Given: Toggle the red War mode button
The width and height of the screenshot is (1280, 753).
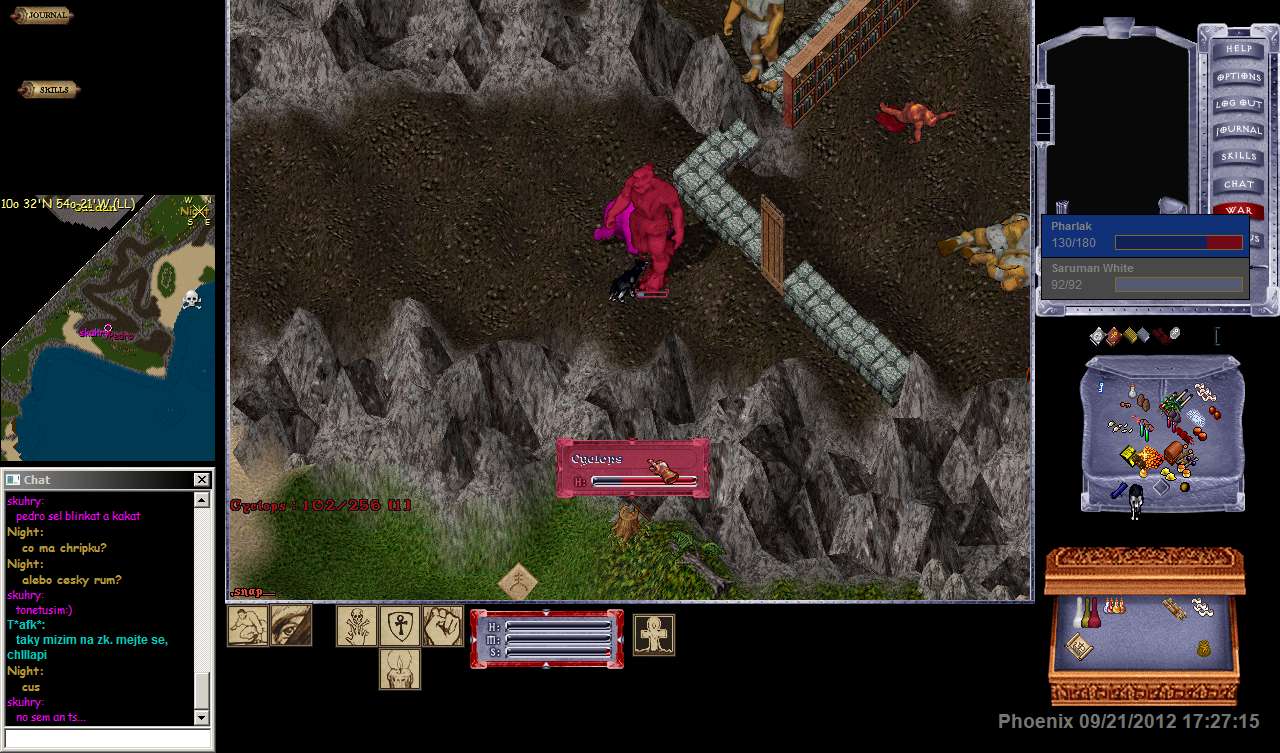Looking at the screenshot, I should click(1238, 211).
